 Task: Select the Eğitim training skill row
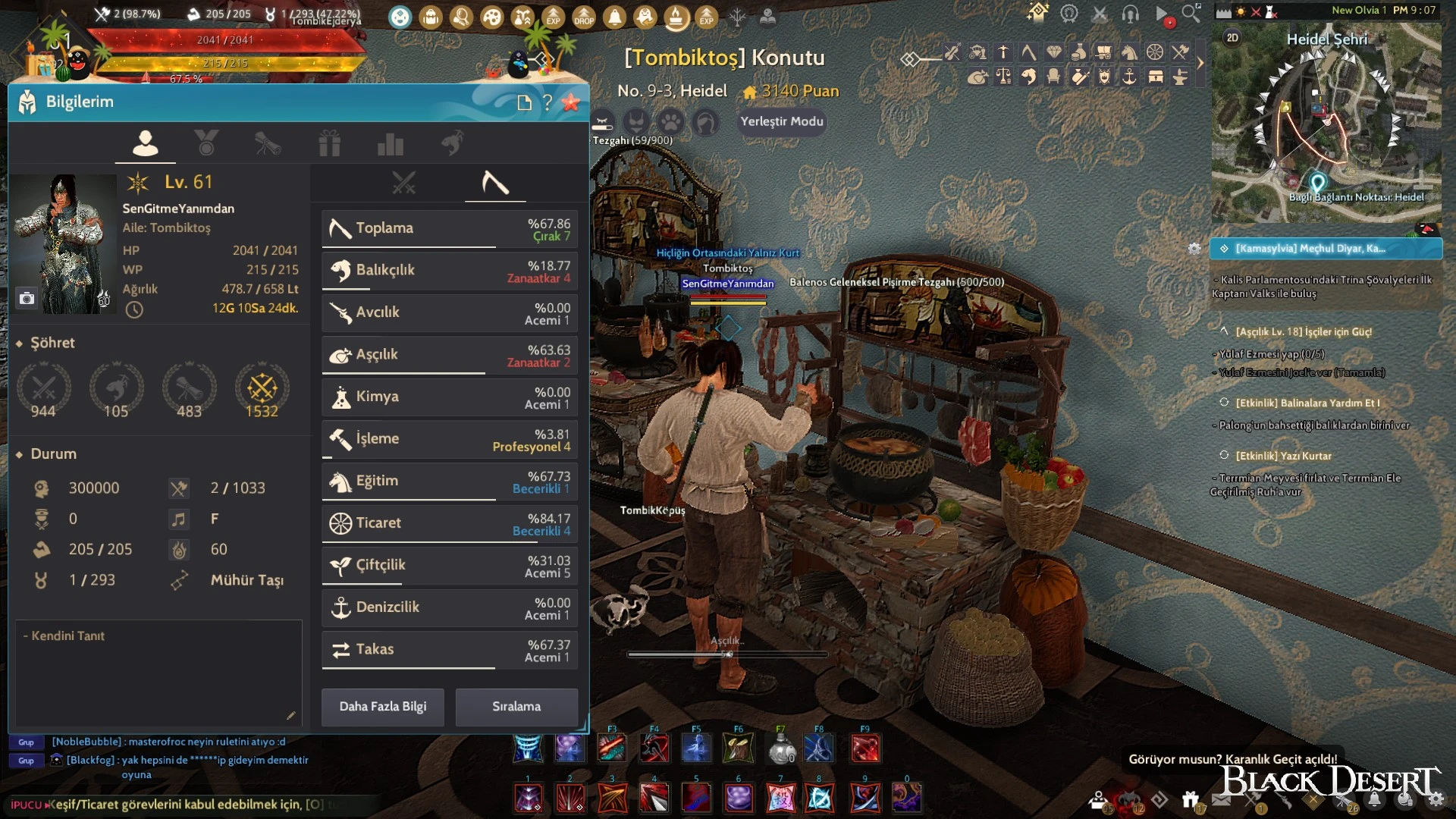(x=450, y=482)
